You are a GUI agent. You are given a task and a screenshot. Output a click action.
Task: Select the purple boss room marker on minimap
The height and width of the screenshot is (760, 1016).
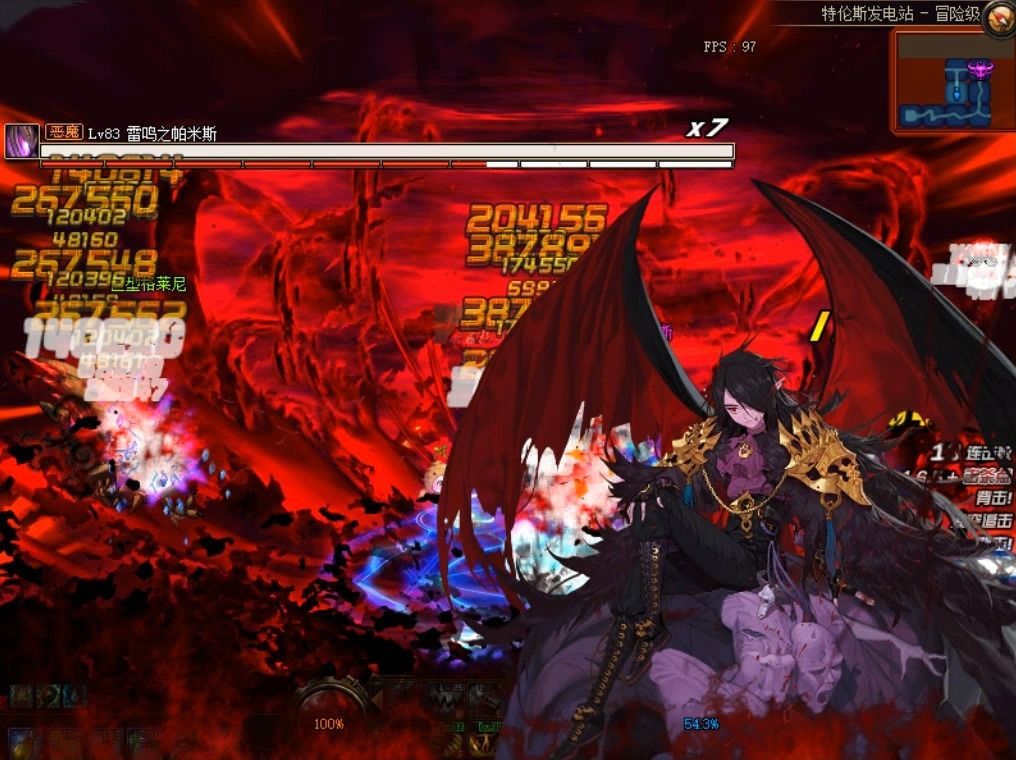click(x=981, y=69)
